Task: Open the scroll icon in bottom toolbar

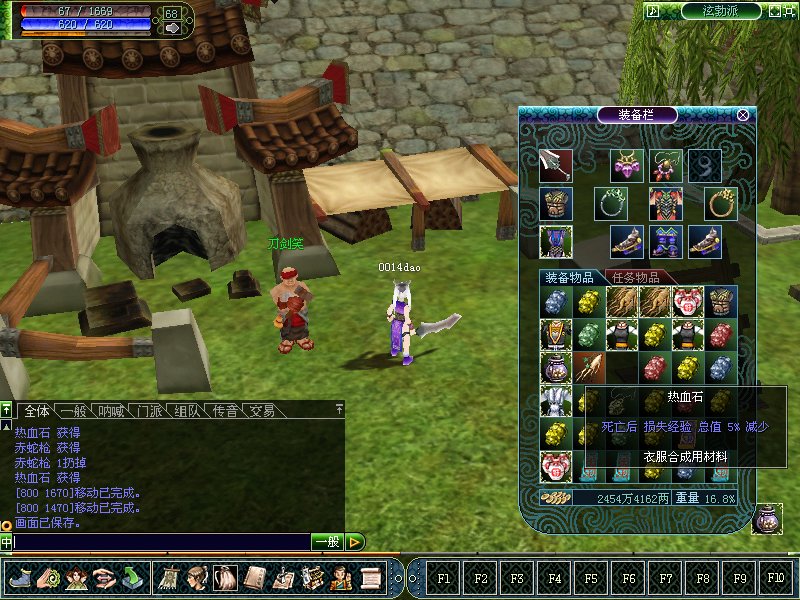Action: click(x=371, y=577)
